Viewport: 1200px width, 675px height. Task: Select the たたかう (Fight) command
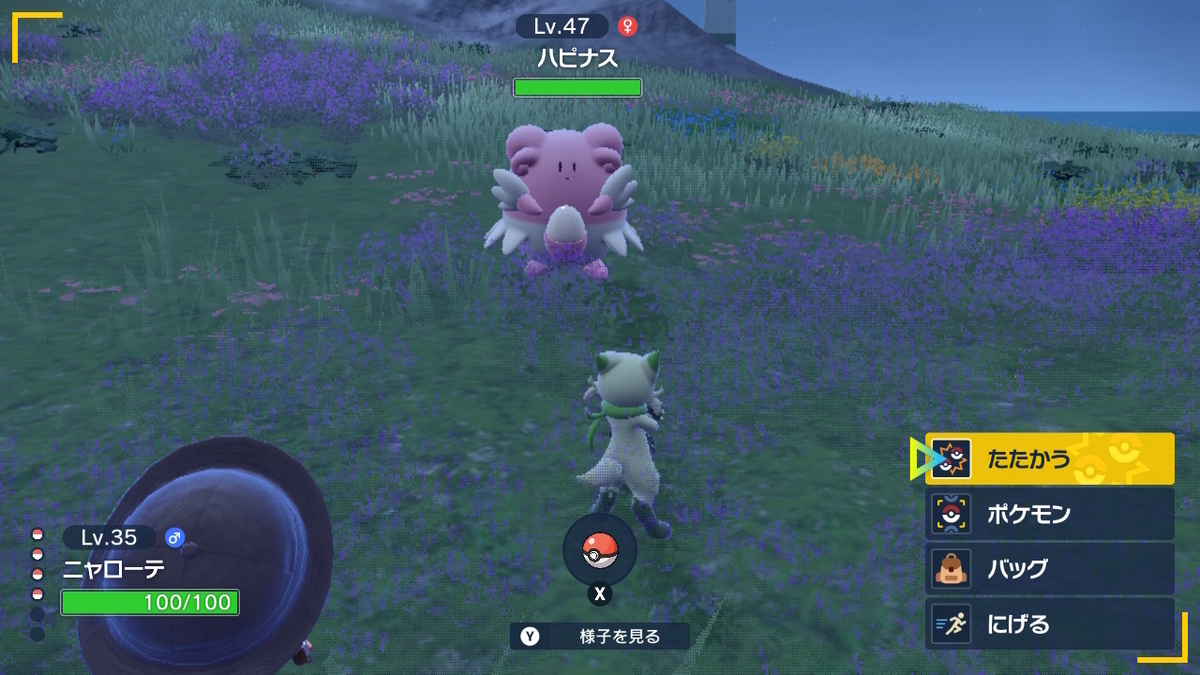1049,459
